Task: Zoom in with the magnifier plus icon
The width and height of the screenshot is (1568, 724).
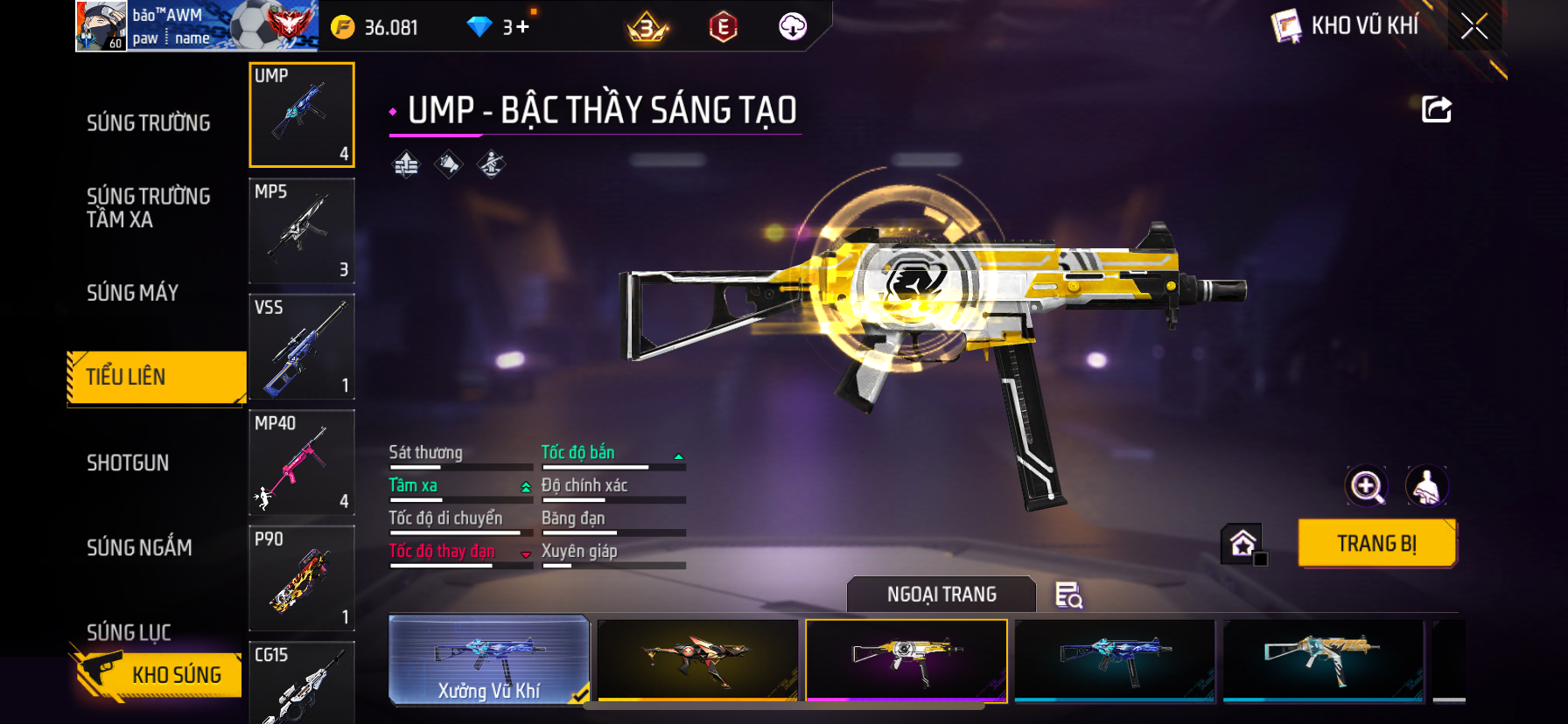Action: point(1367,486)
